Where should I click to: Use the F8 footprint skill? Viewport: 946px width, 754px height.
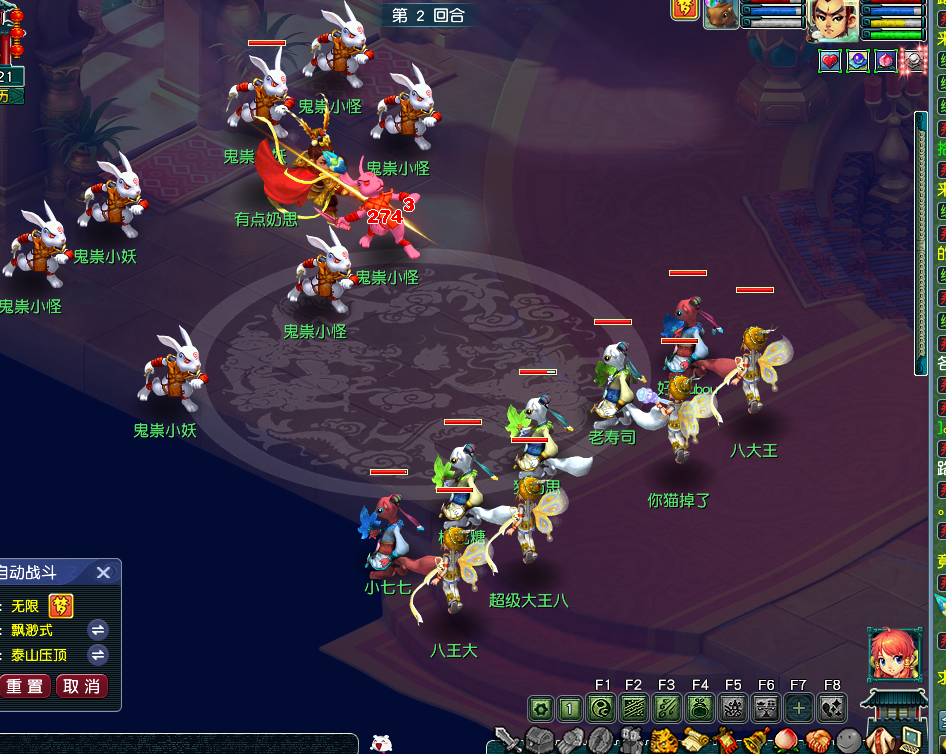tap(831, 709)
